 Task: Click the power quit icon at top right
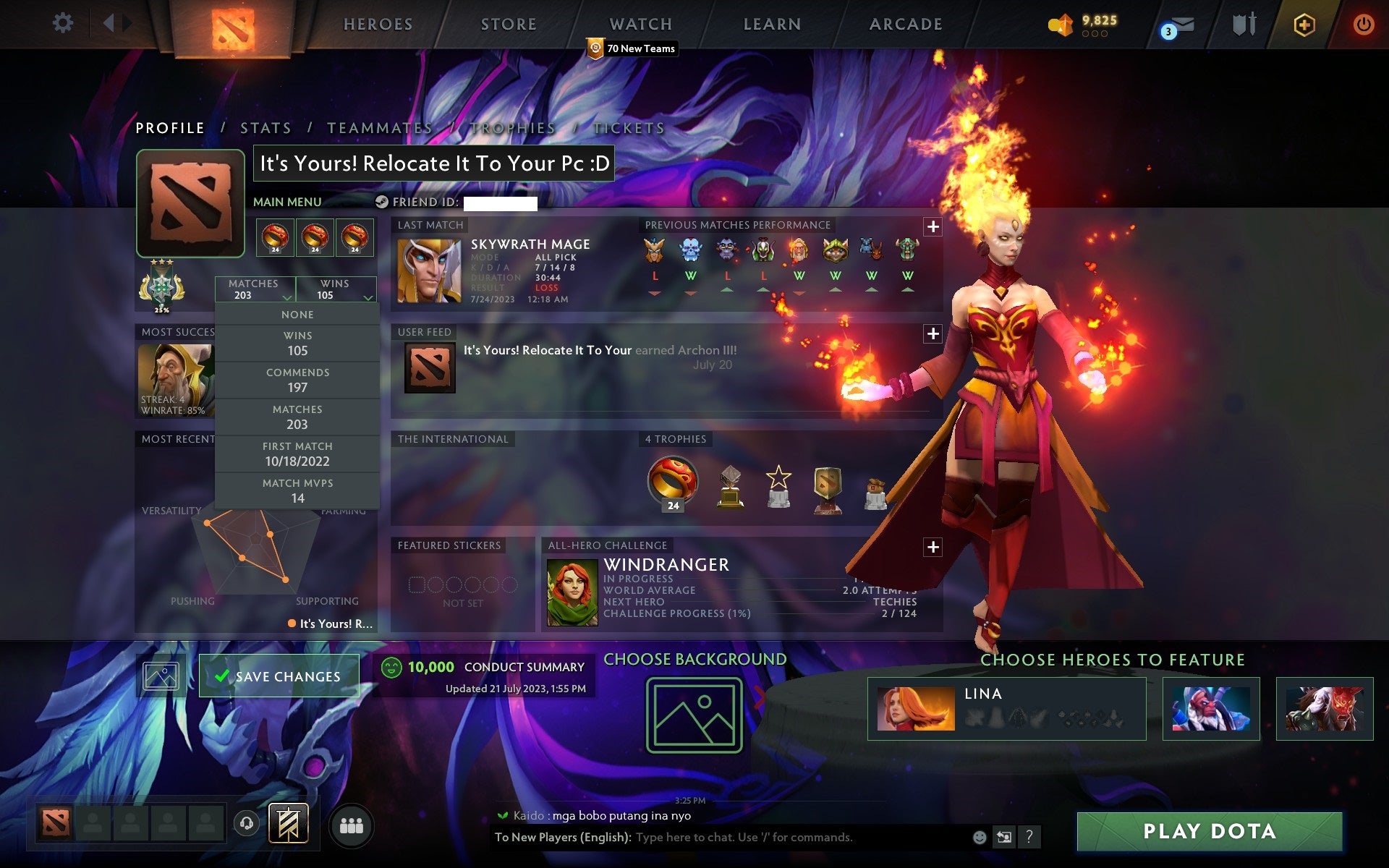pyautogui.click(x=1363, y=23)
